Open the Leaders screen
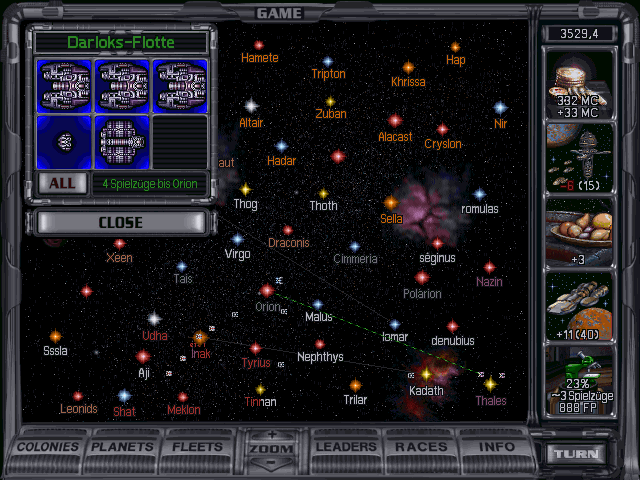 click(x=345, y=447)
